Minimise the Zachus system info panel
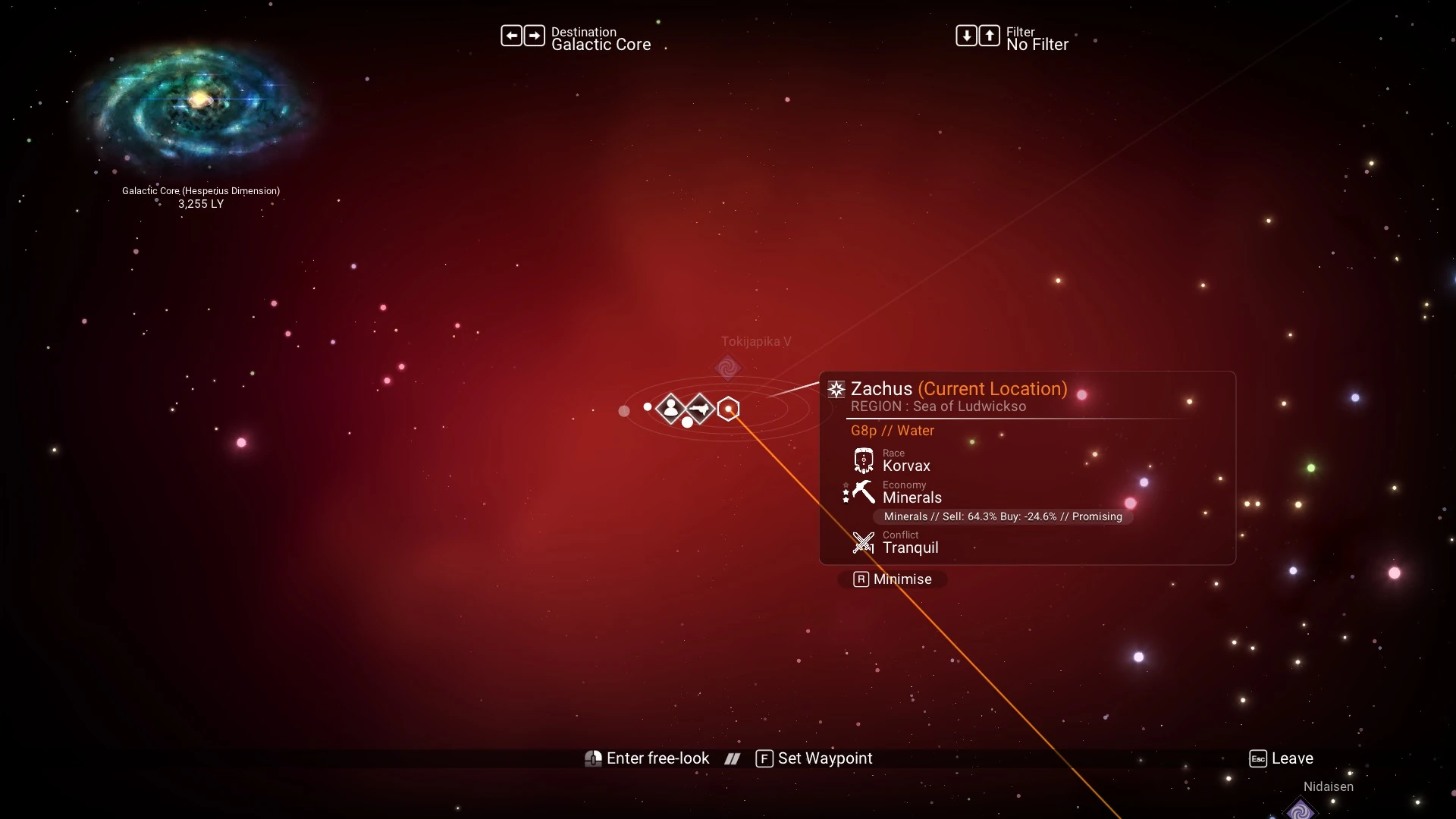Screen dimensions: 1456x819 [893, 579]
